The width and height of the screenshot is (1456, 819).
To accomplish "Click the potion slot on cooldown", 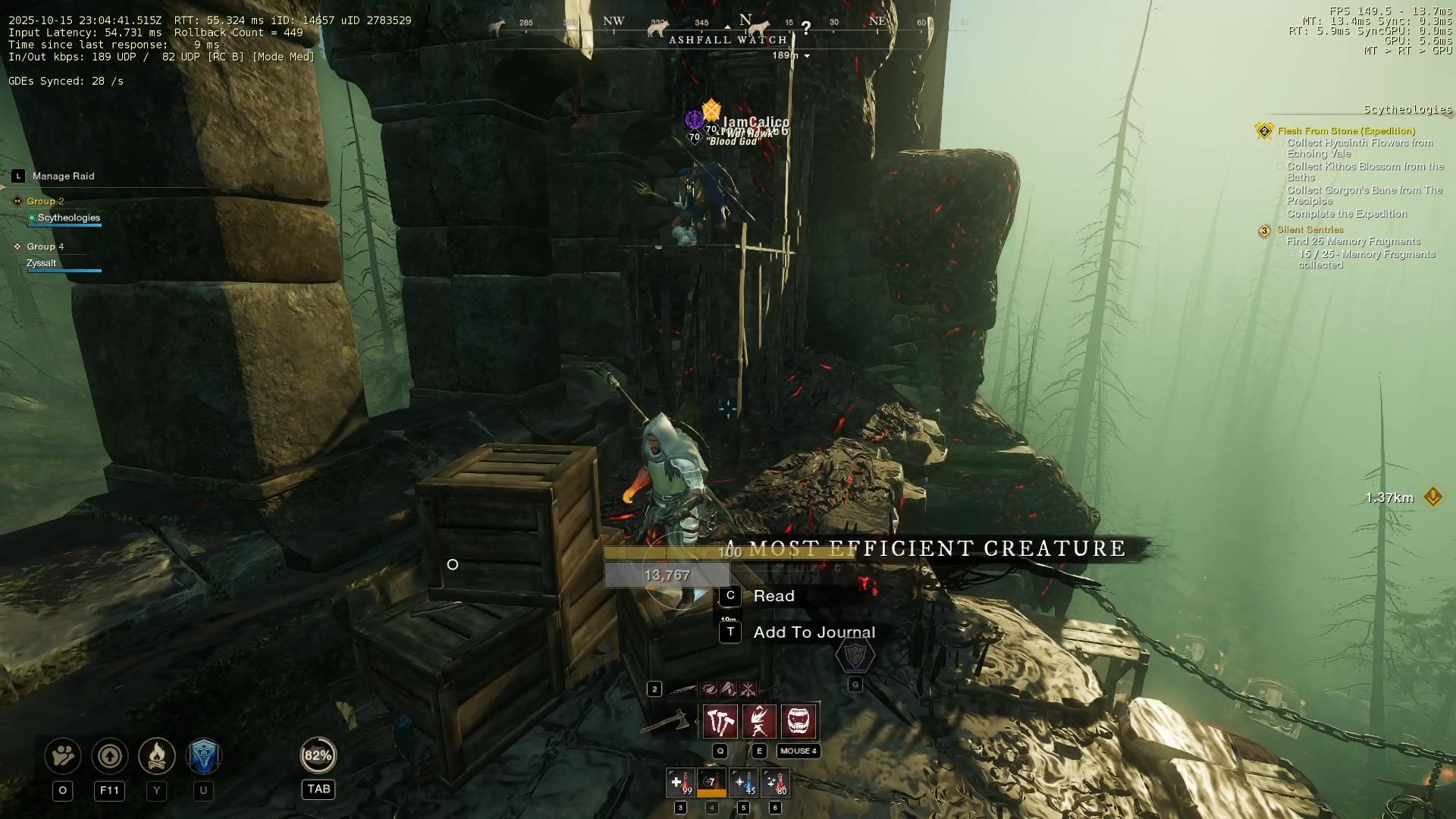I will [x=711, y=783].
